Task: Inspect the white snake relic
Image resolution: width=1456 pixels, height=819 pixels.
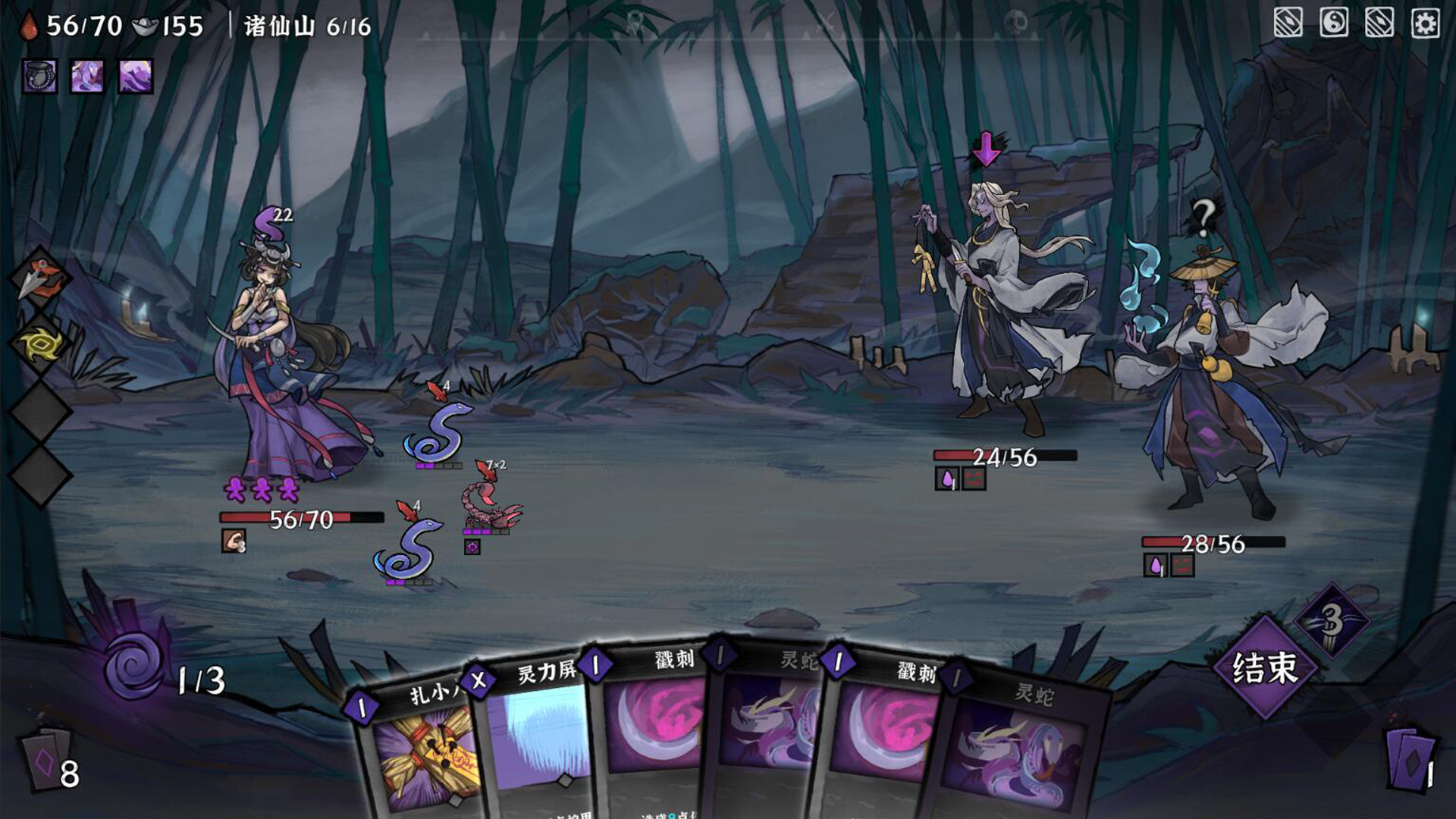Action: click(87, 77)
